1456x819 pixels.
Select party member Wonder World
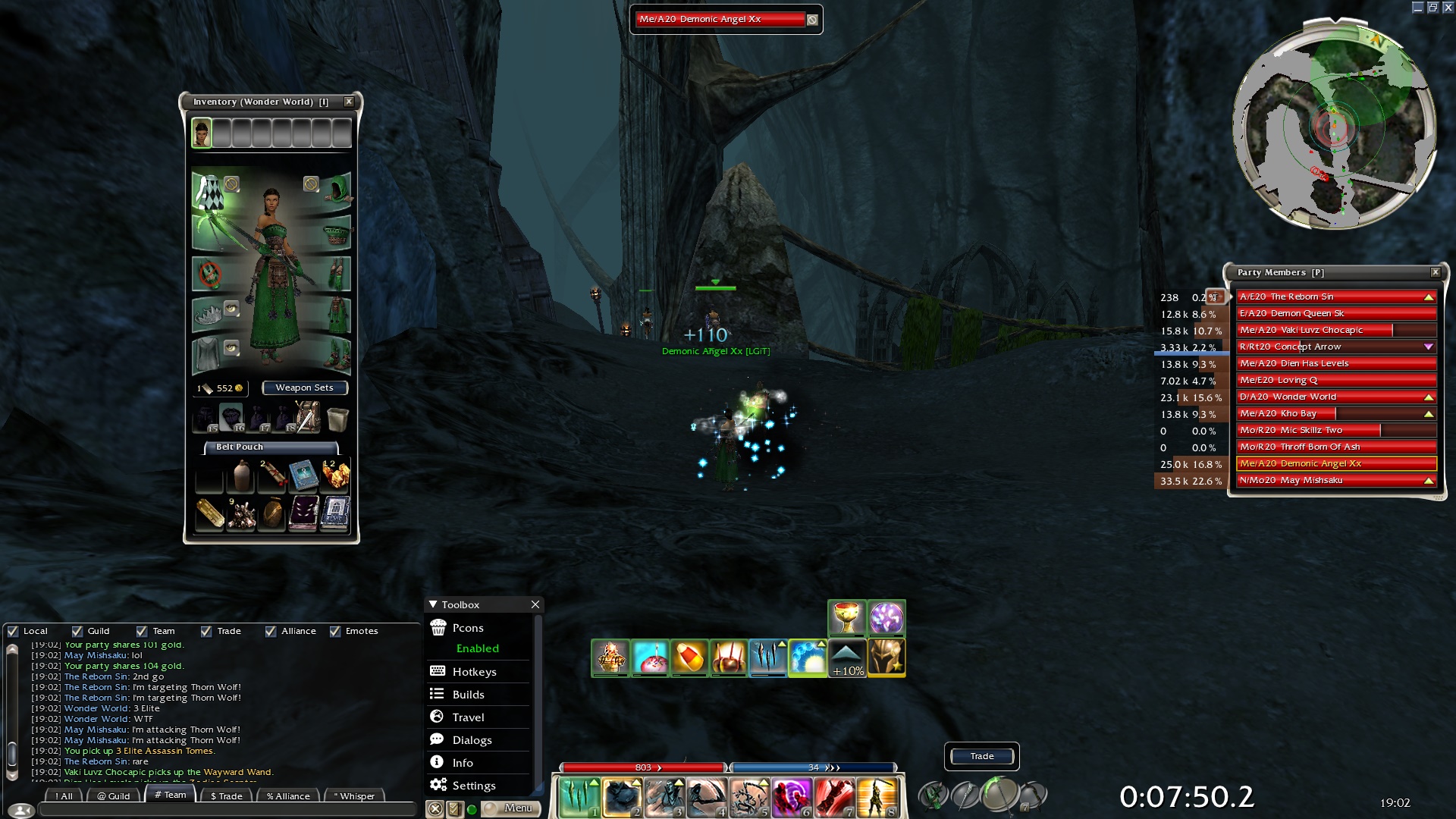(1335, 397)
